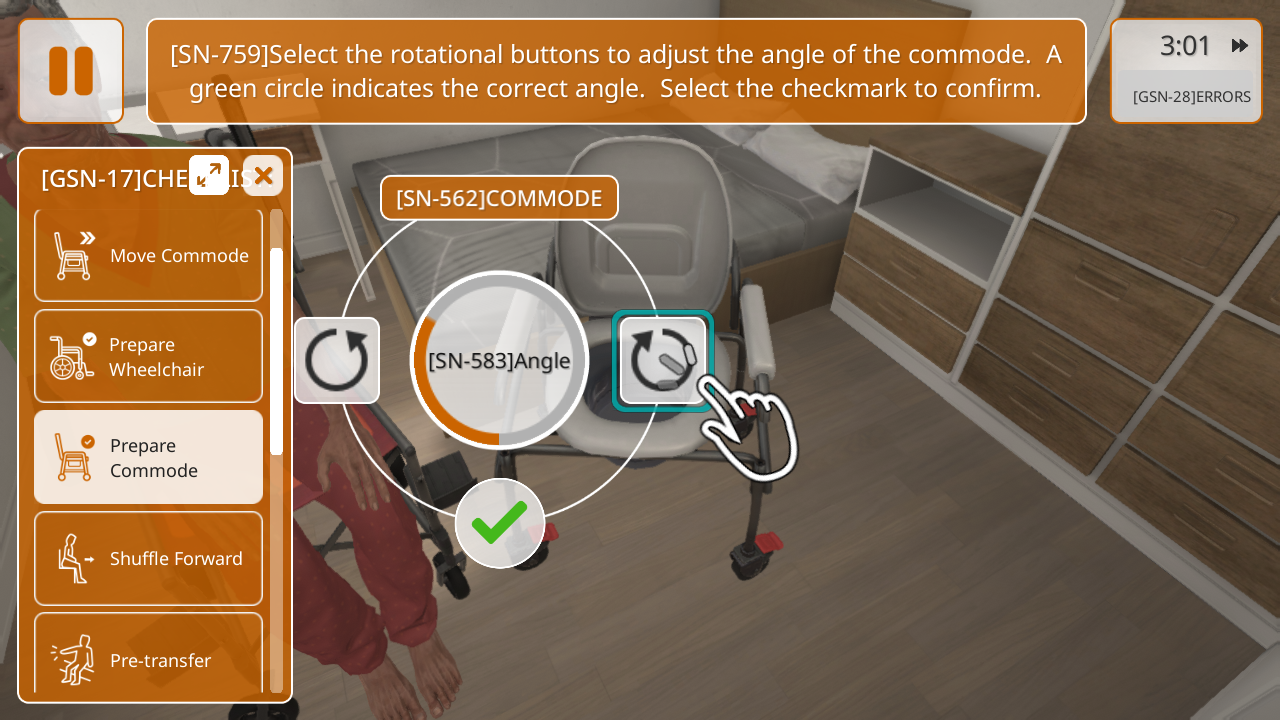1280x720 pixels.
Task: Rotate the commode clockwise
Action: [337, 360]
